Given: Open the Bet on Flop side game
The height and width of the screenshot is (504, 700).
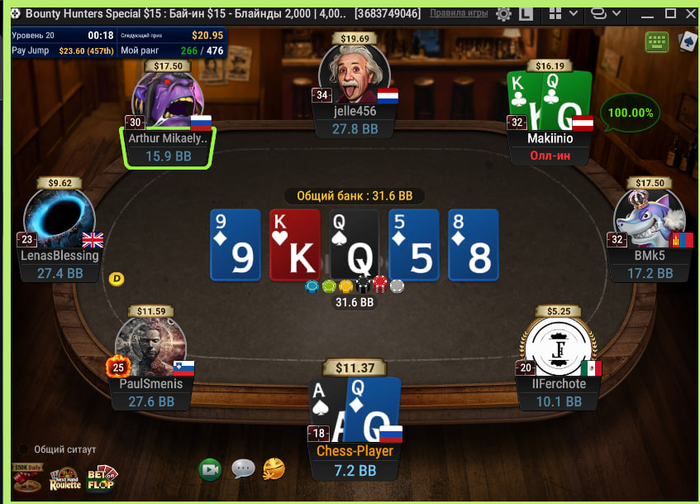Looking at the screenshot, I should 102,480.
